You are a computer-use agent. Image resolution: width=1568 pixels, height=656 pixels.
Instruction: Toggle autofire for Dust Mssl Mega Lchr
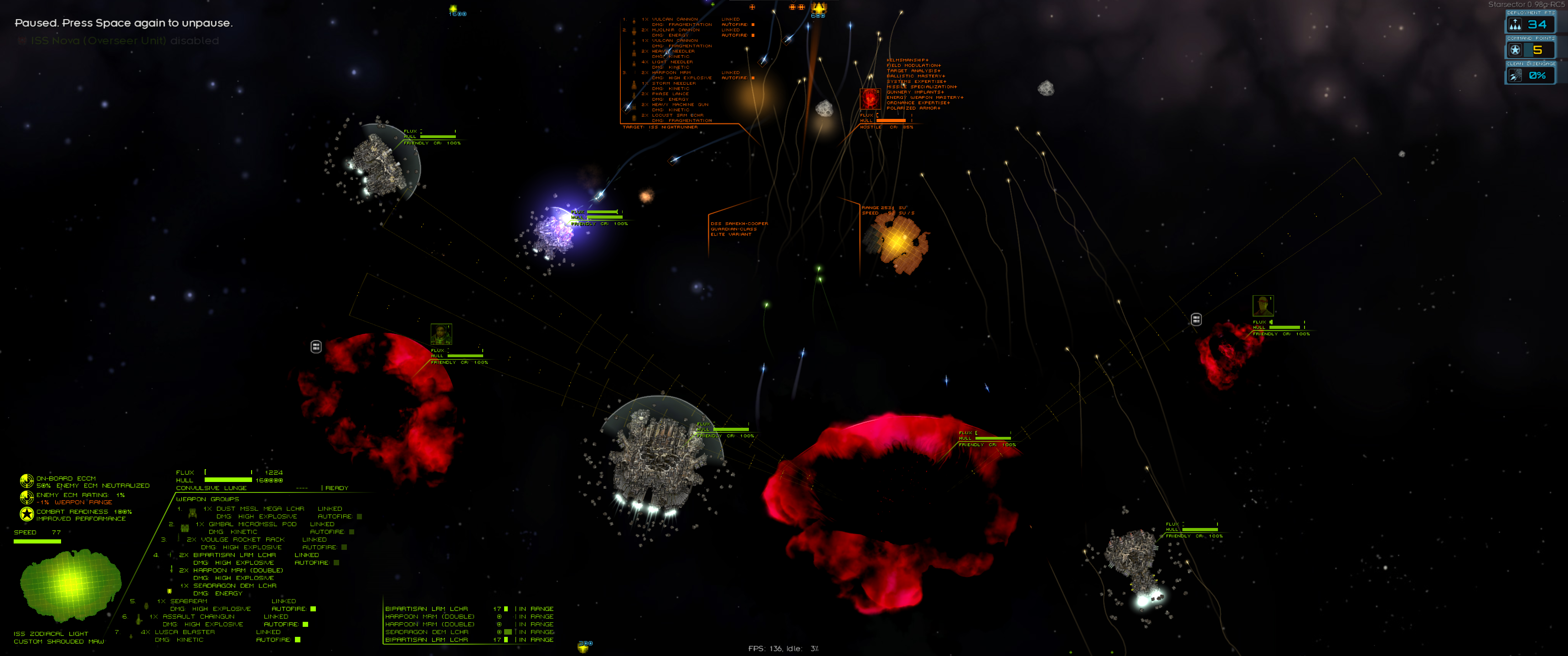(359, 516)
